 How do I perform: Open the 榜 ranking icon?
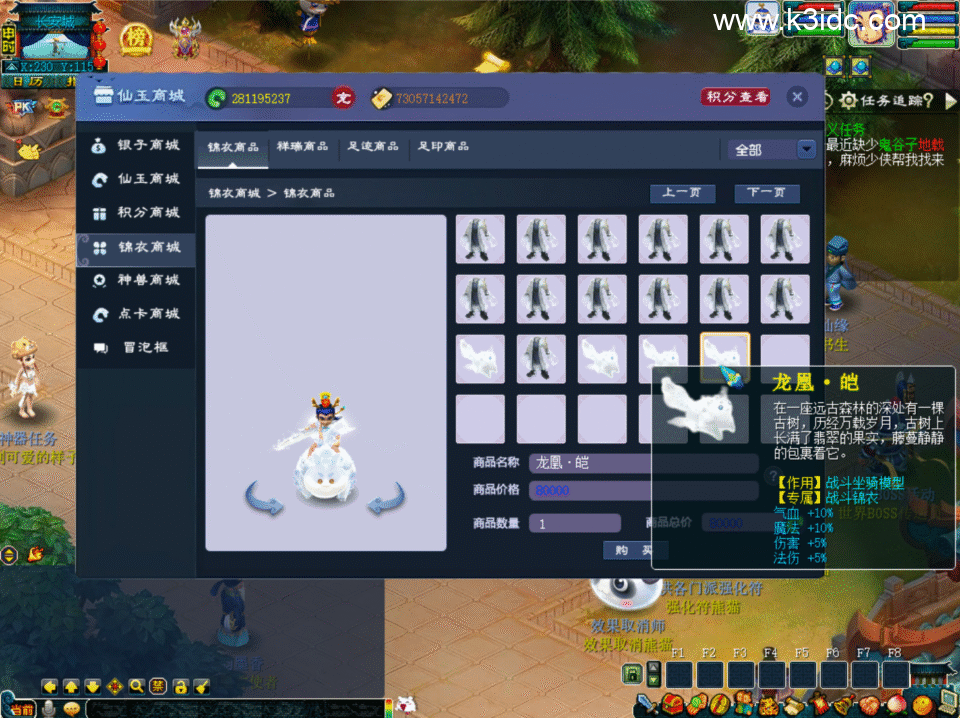[x=135, y=39]
